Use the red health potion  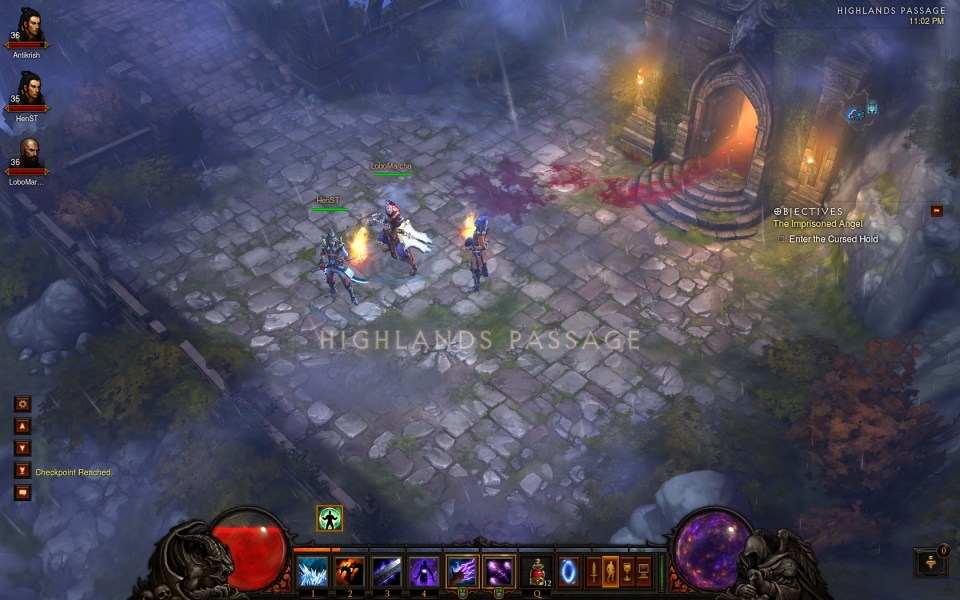(x=536, y=572)
